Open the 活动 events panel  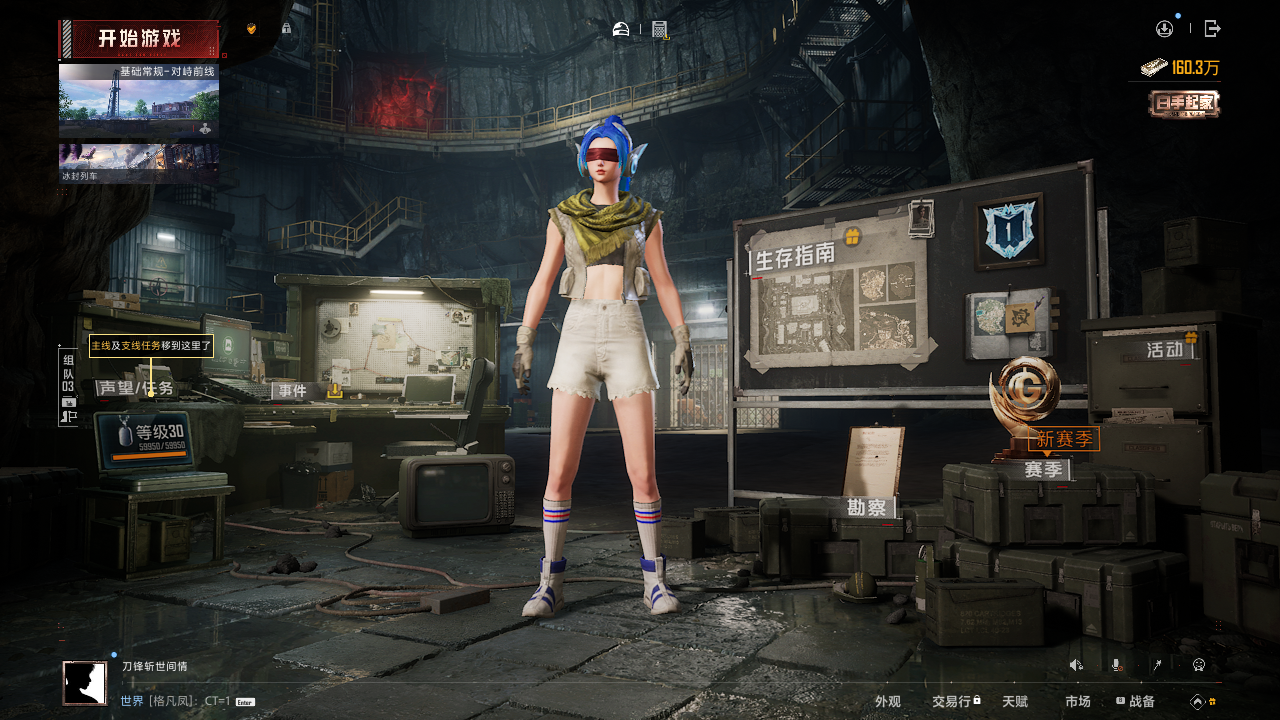tap(1165, 350)
